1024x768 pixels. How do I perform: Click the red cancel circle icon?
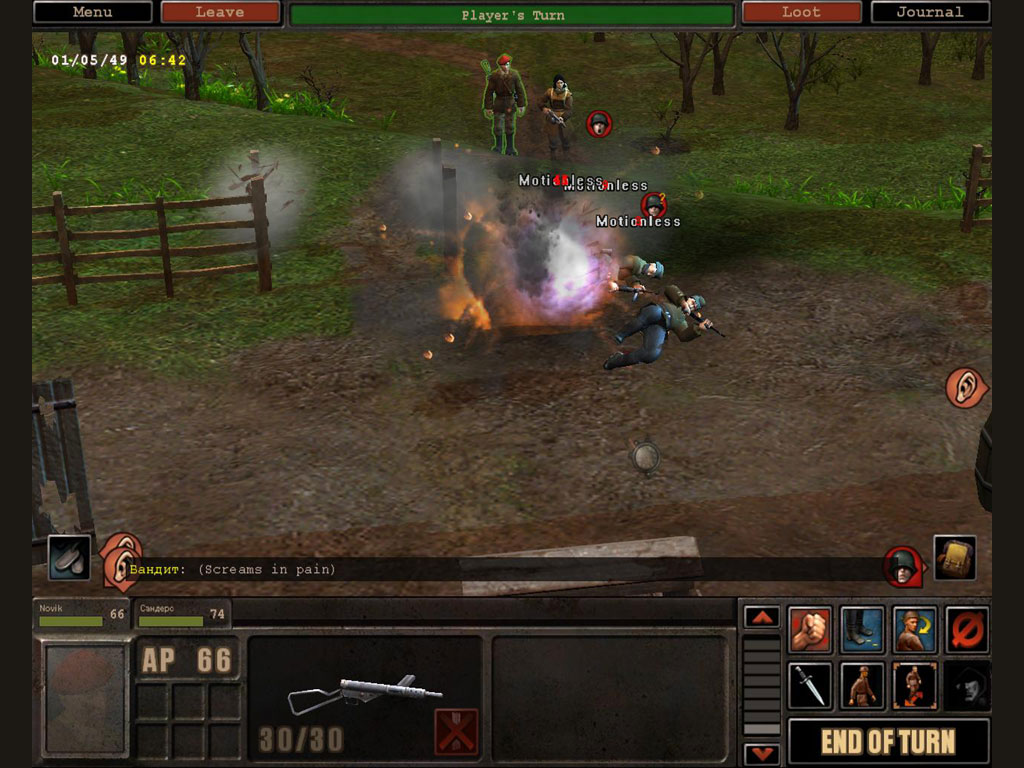point(967,629)
